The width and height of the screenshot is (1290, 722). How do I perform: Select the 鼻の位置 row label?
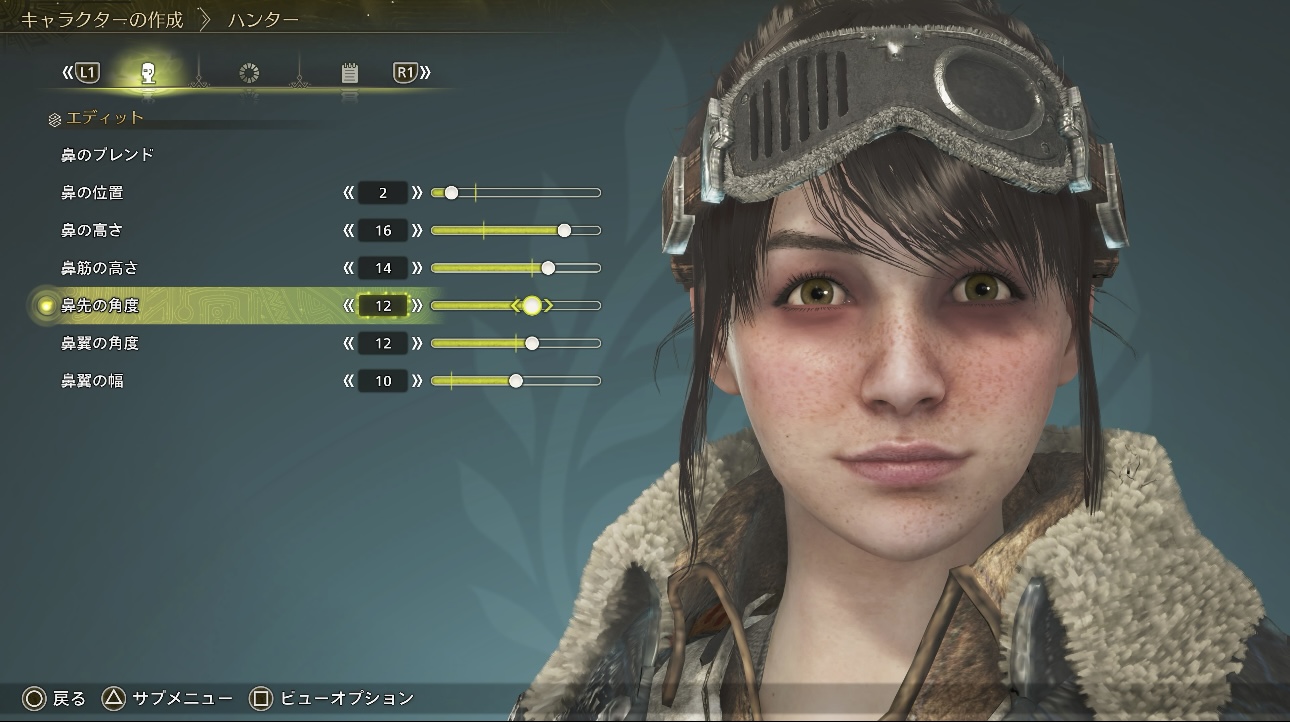pos(92,192)
